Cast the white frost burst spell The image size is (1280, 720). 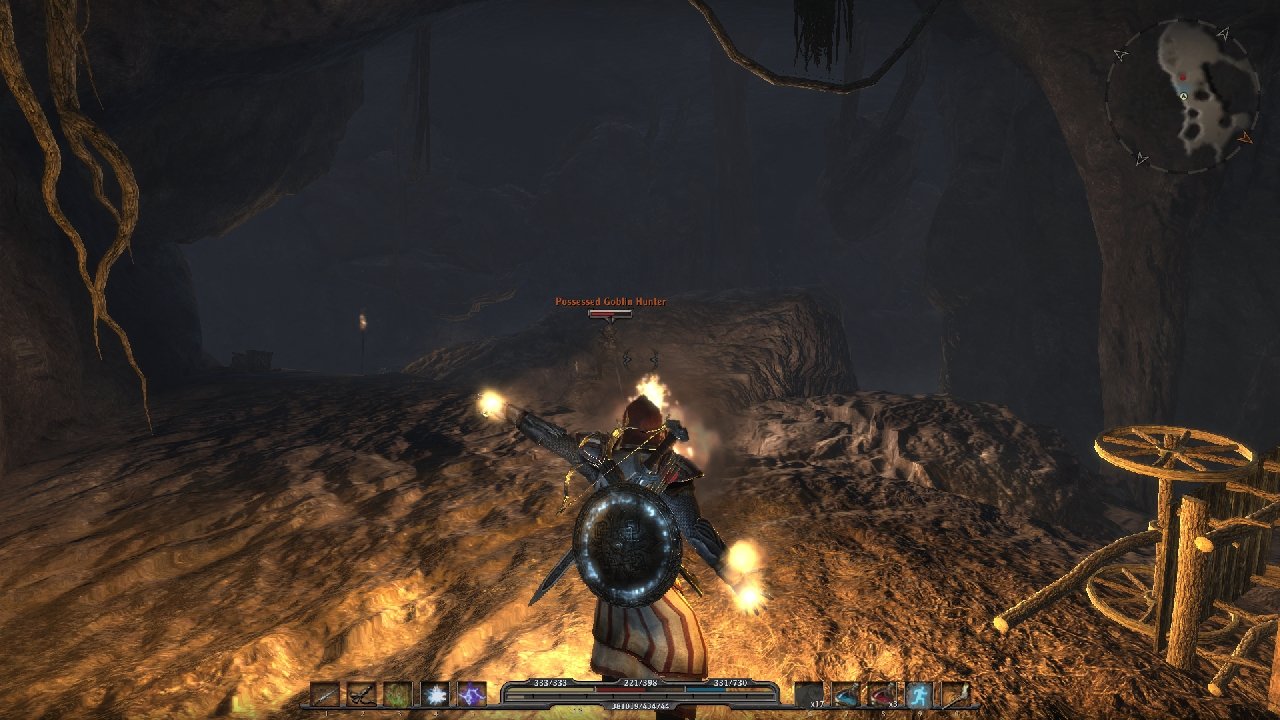[x=435, y=694]
